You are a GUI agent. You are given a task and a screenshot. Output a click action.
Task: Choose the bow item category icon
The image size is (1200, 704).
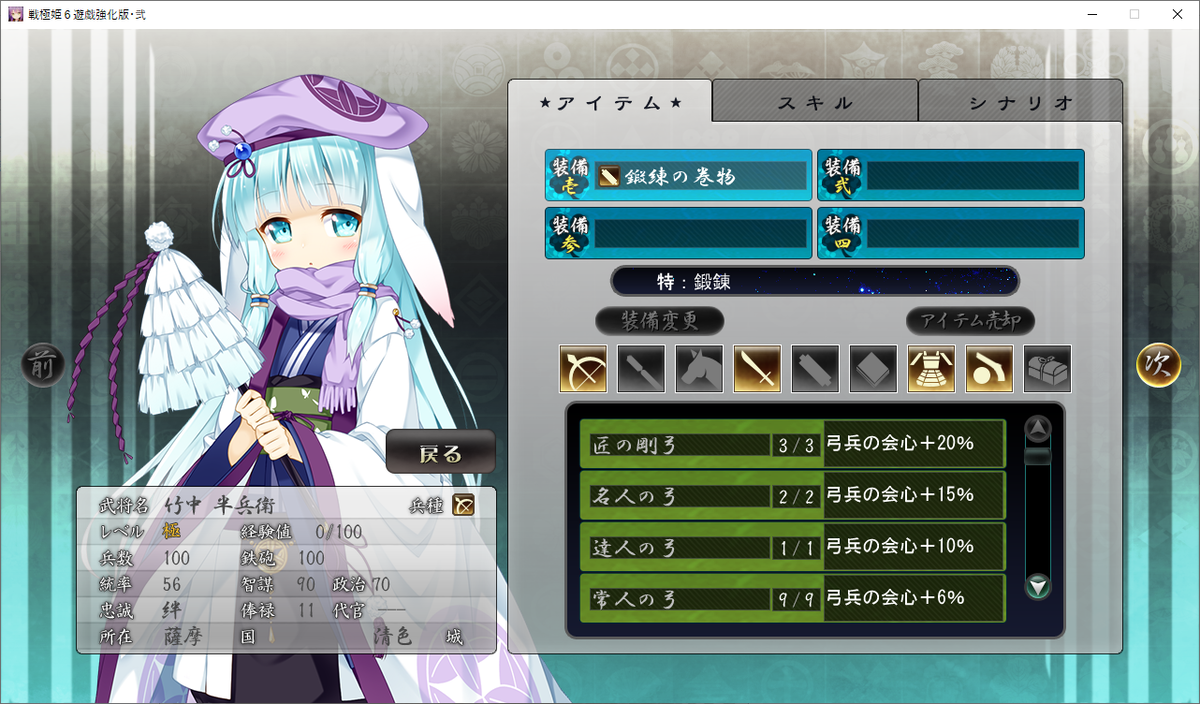(x=583, y=369)
